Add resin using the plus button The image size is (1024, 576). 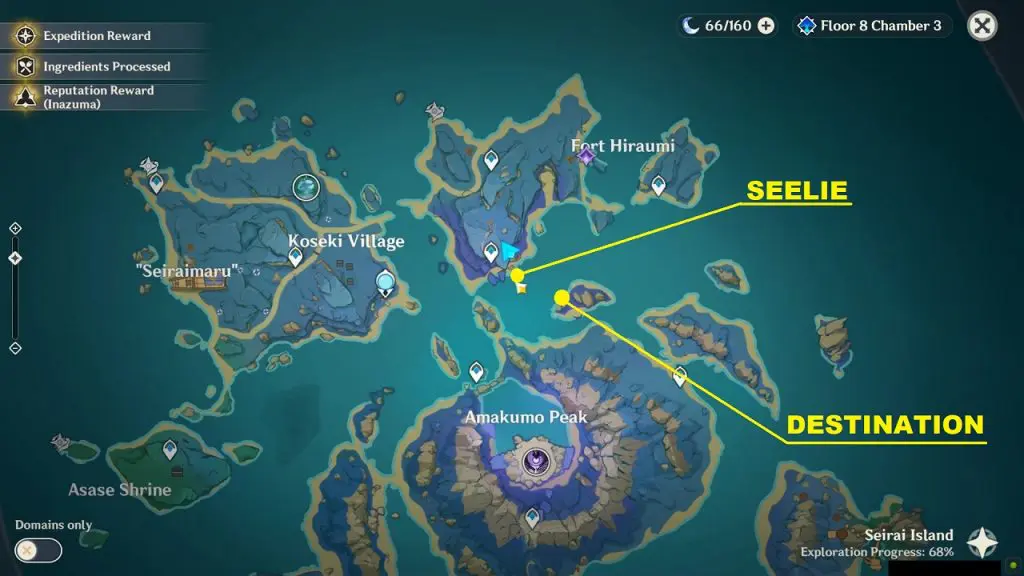point(766,26)
